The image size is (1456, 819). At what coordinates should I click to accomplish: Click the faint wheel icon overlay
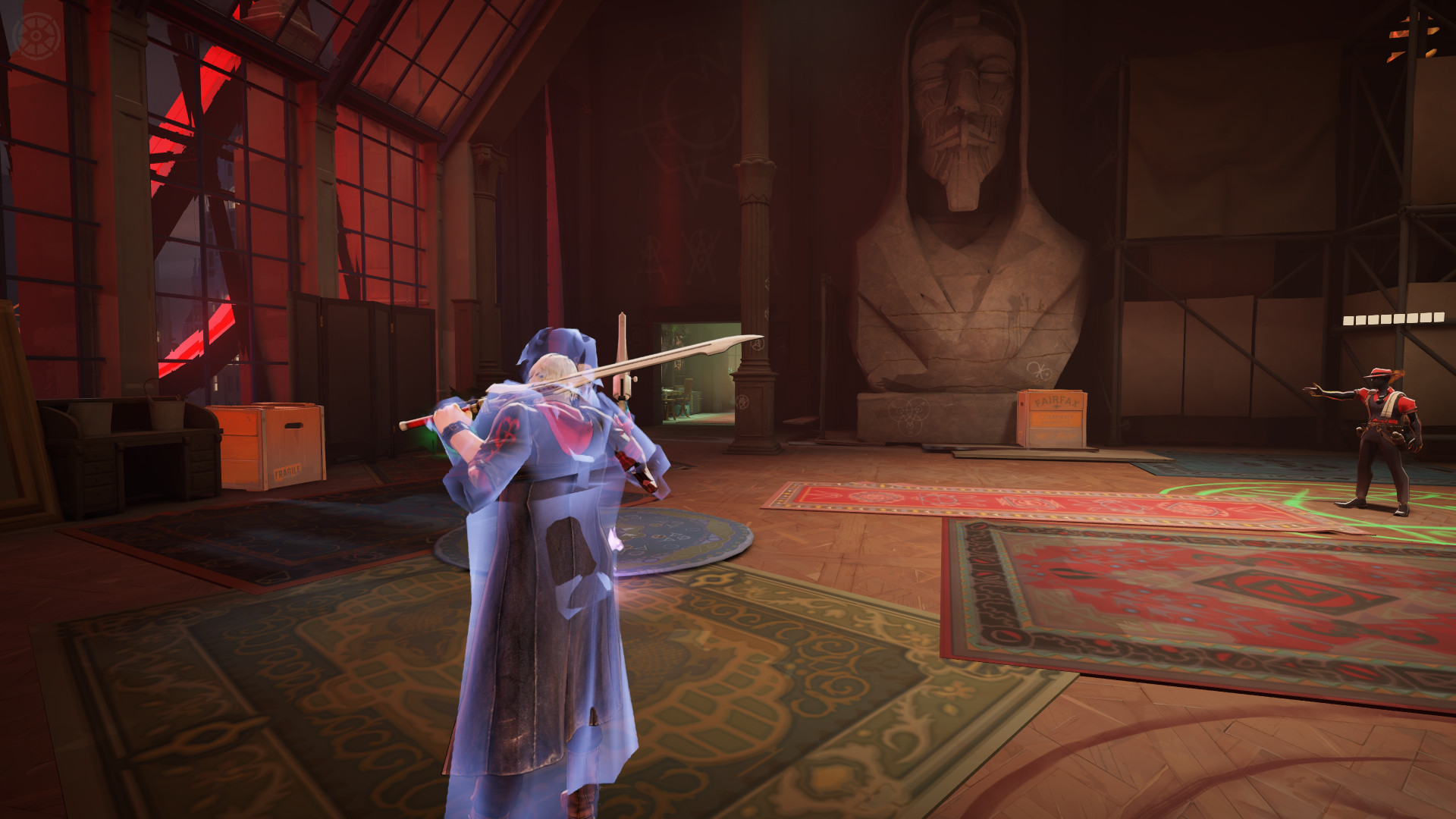pyautogui.click(x=36, y=36)
